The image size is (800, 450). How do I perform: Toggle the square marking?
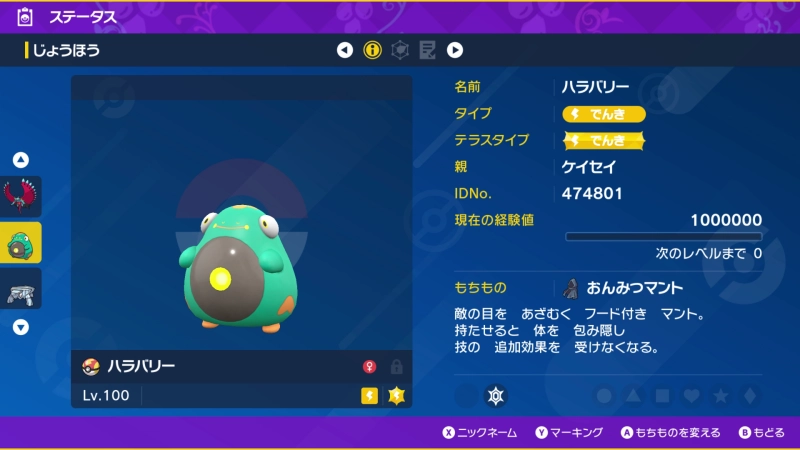point(662,396)
